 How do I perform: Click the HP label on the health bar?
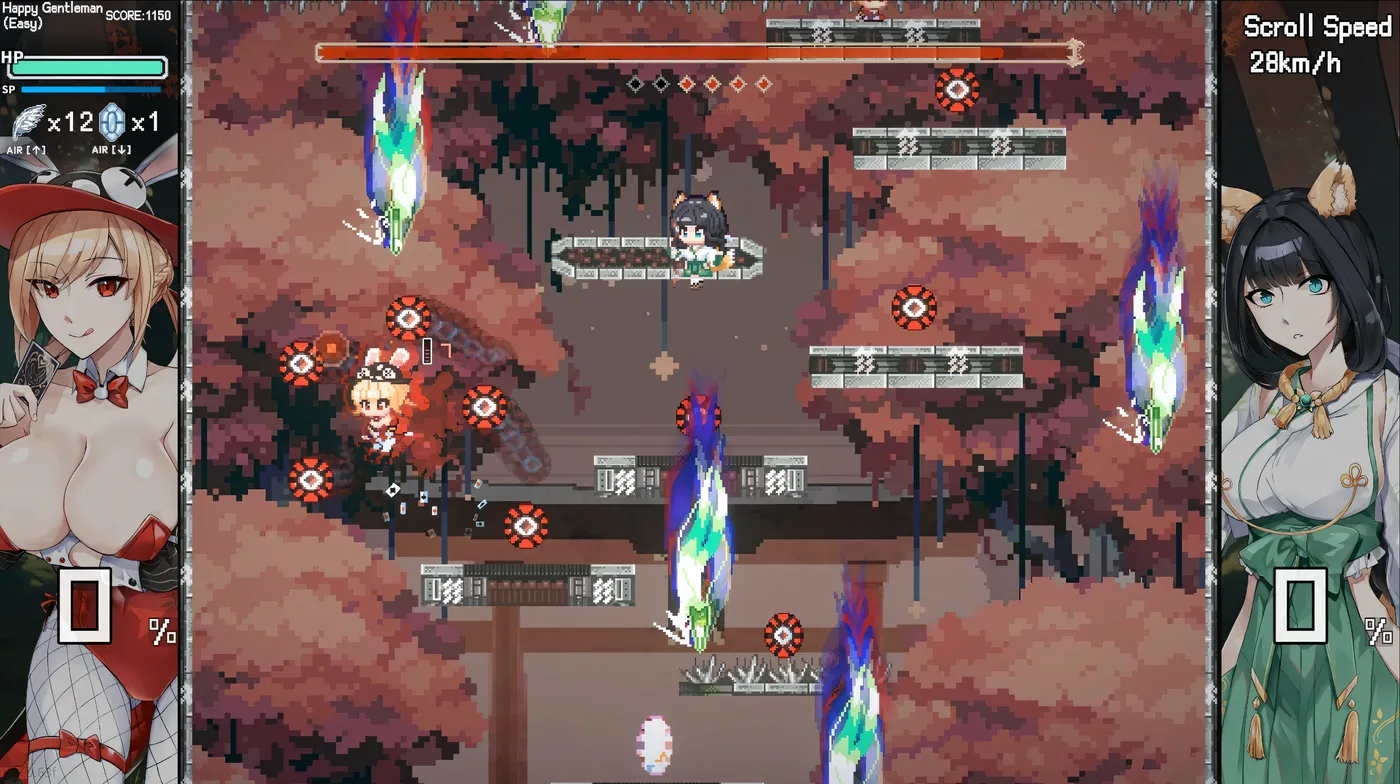pyautogui.click(x=12, y=57)
